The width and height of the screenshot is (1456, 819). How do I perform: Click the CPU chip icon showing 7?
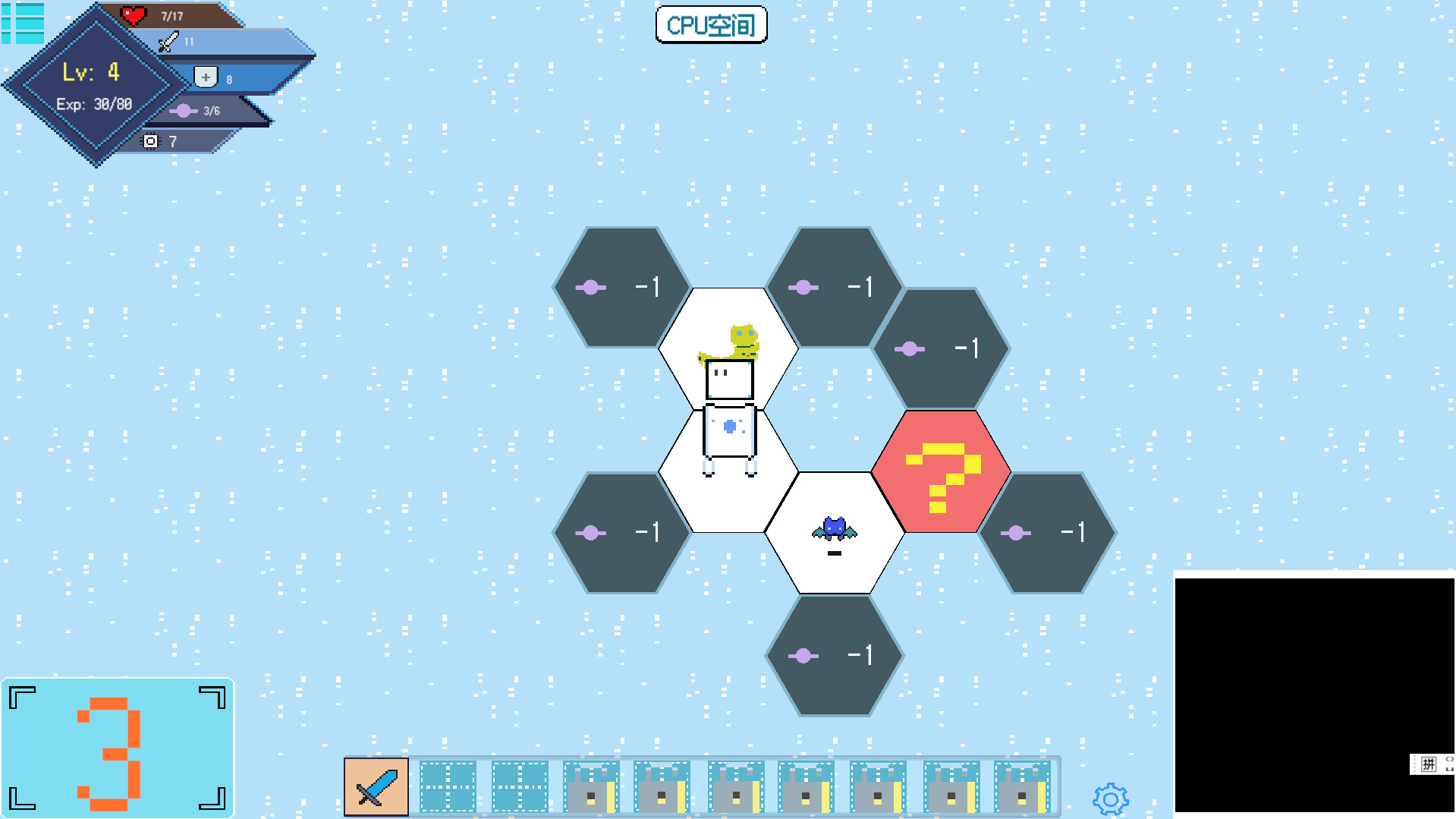pyautogui.click(x=151, y=141)
